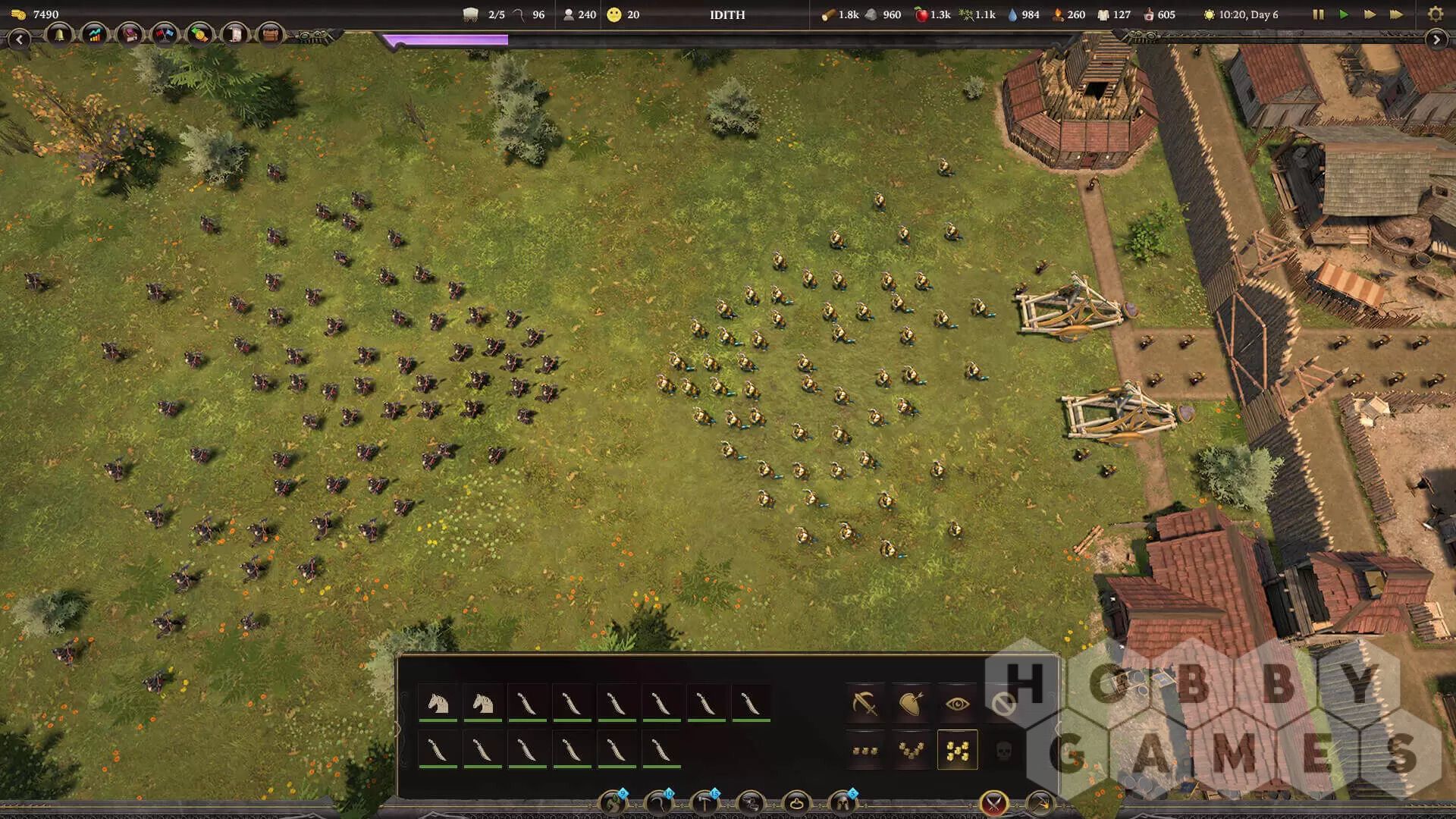Set the wedge V-shaped formation
This screenshot has height=819, width=1456.
tap(911, 750)
